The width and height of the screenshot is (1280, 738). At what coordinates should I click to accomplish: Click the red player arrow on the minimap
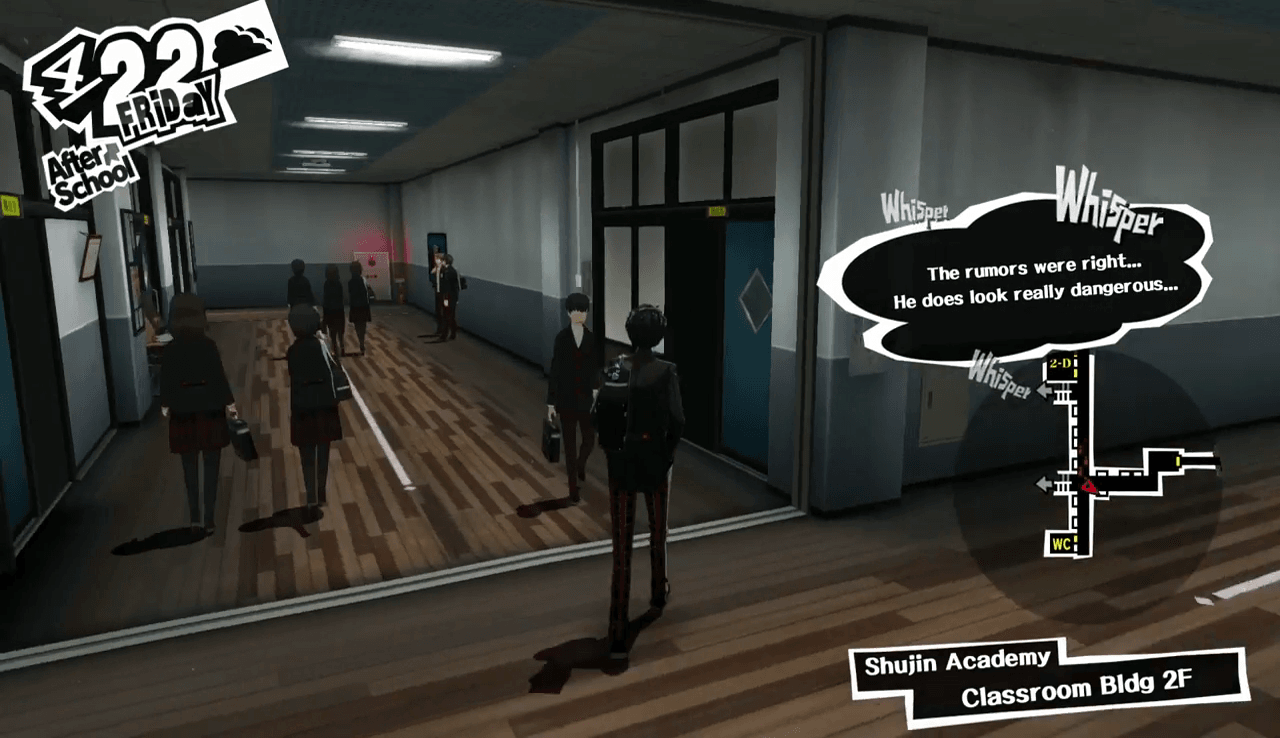pos(1088,487)
